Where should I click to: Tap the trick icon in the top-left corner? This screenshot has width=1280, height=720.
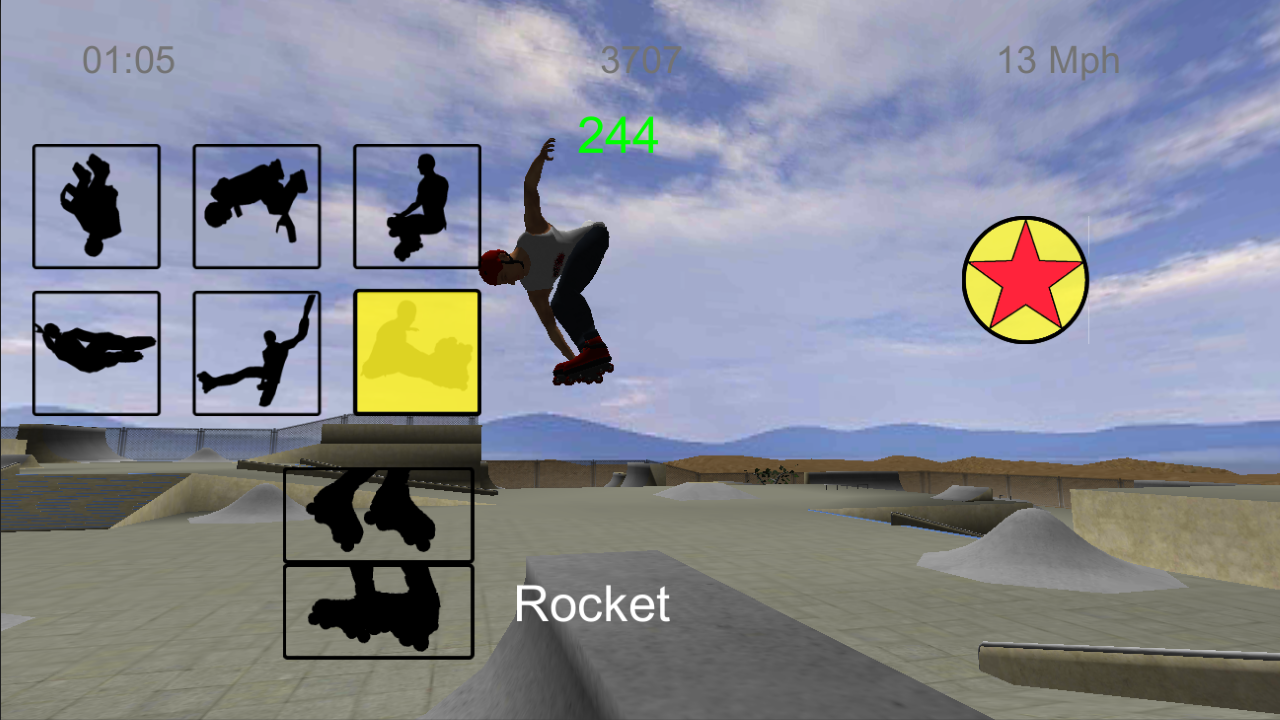96,206
